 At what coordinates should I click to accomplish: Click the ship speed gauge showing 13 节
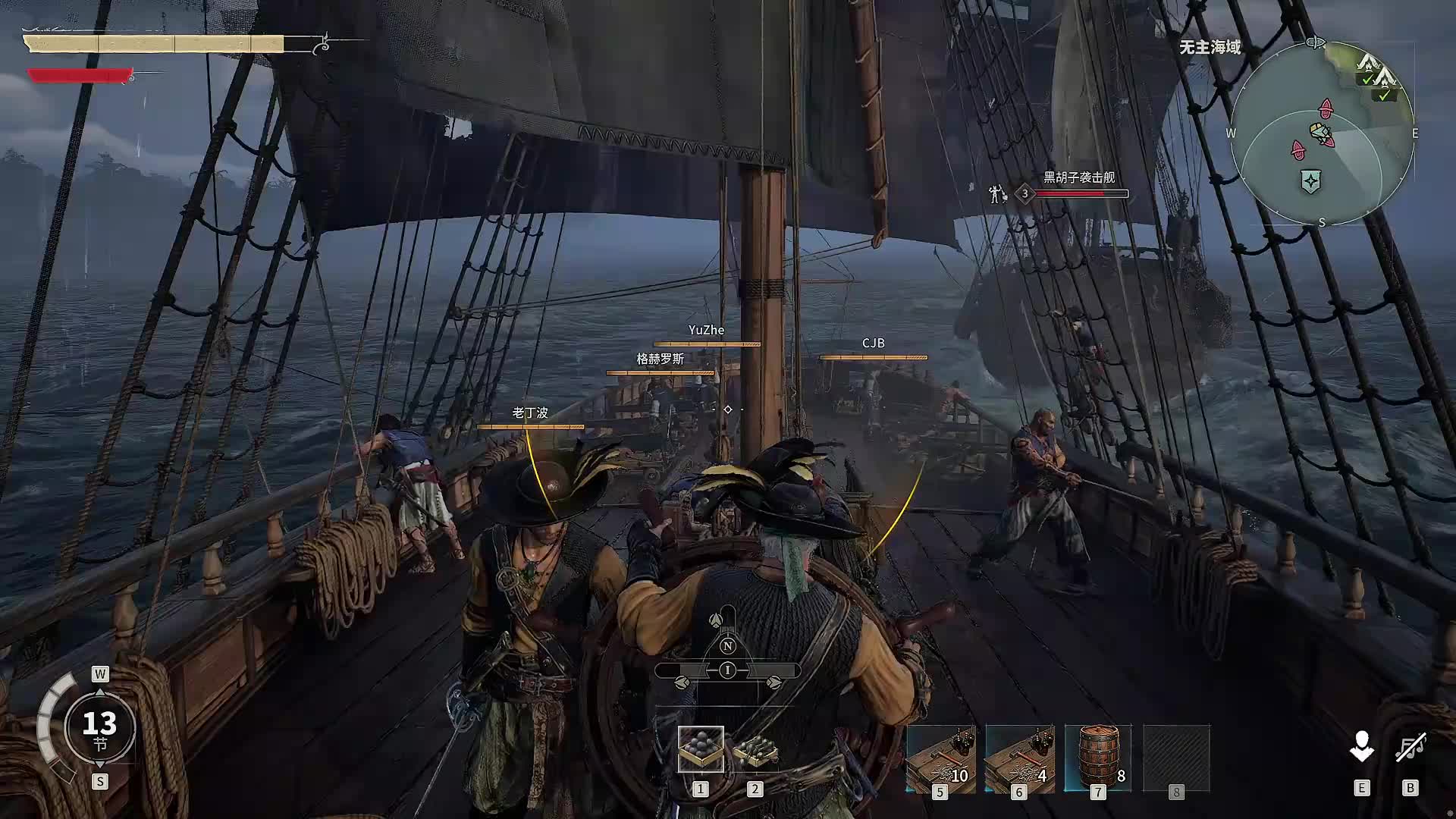tap(99, 728)
